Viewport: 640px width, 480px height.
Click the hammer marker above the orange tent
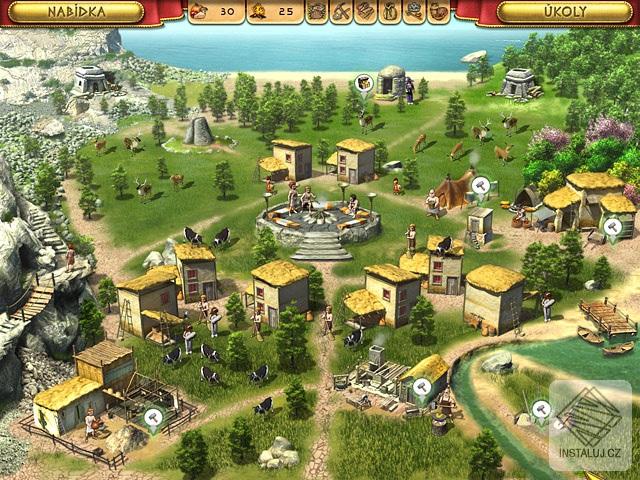(480, 185)
